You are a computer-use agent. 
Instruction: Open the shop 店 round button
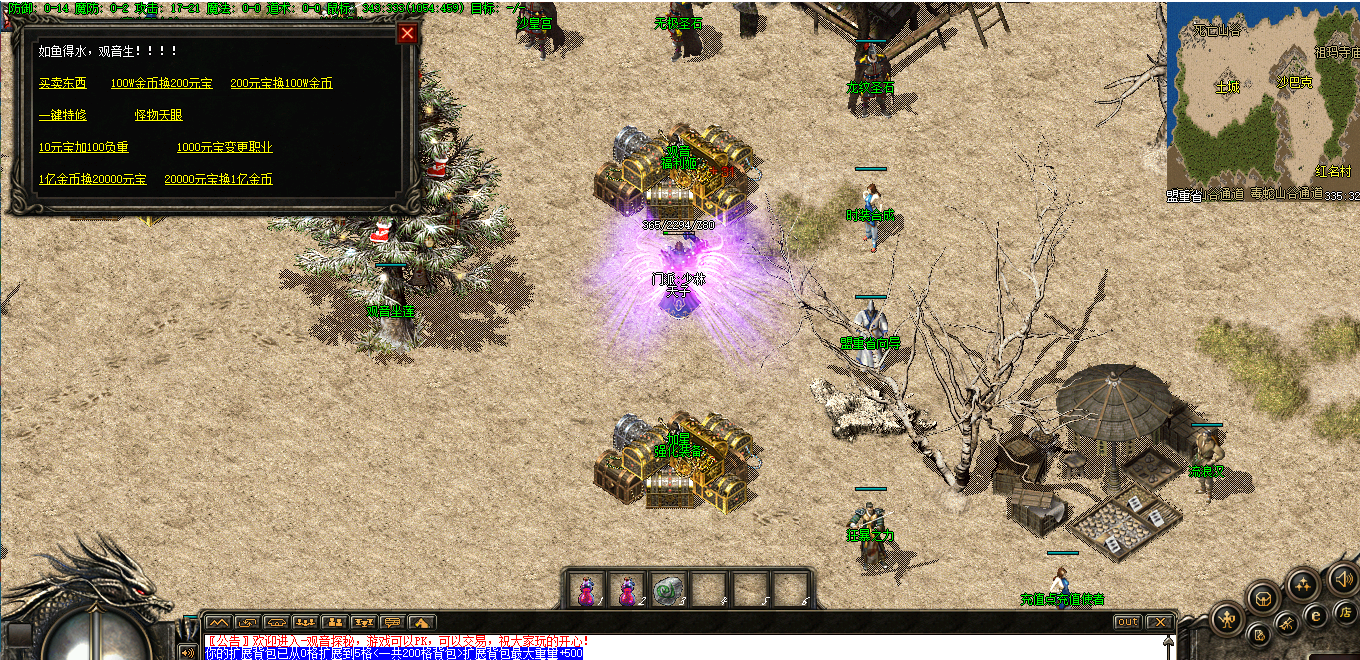[x=1346, y=612]
